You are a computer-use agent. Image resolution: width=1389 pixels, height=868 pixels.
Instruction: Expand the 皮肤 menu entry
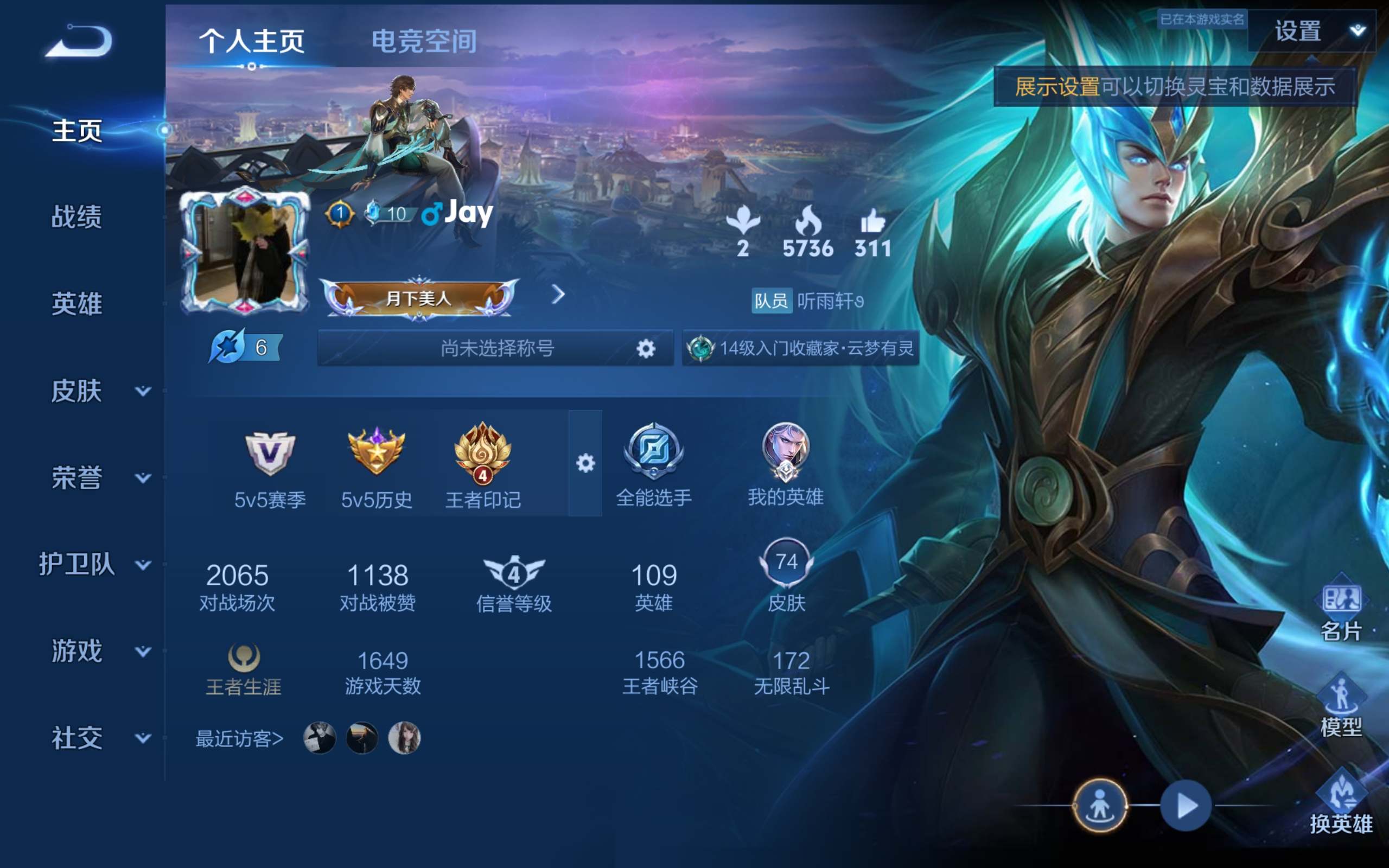(x=98, y=391)
